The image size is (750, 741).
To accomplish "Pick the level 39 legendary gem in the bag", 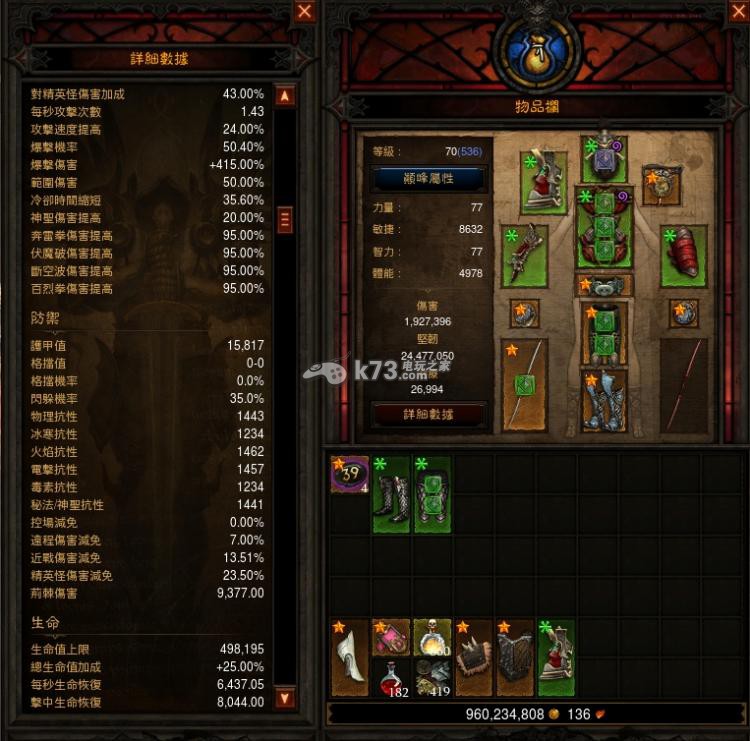I will coord(350,475).
